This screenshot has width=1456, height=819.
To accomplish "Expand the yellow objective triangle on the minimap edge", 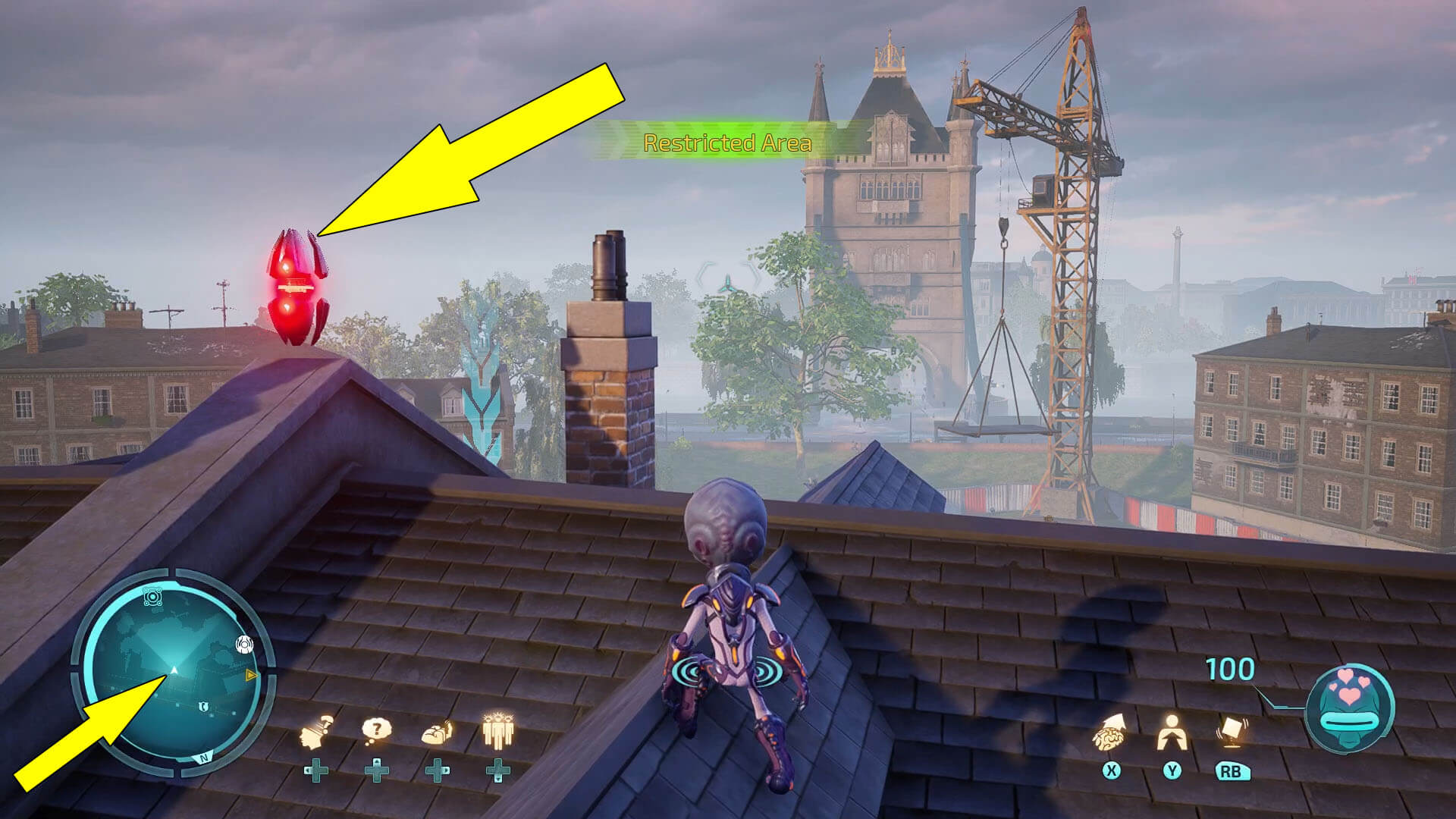I will tap(251, 675).
